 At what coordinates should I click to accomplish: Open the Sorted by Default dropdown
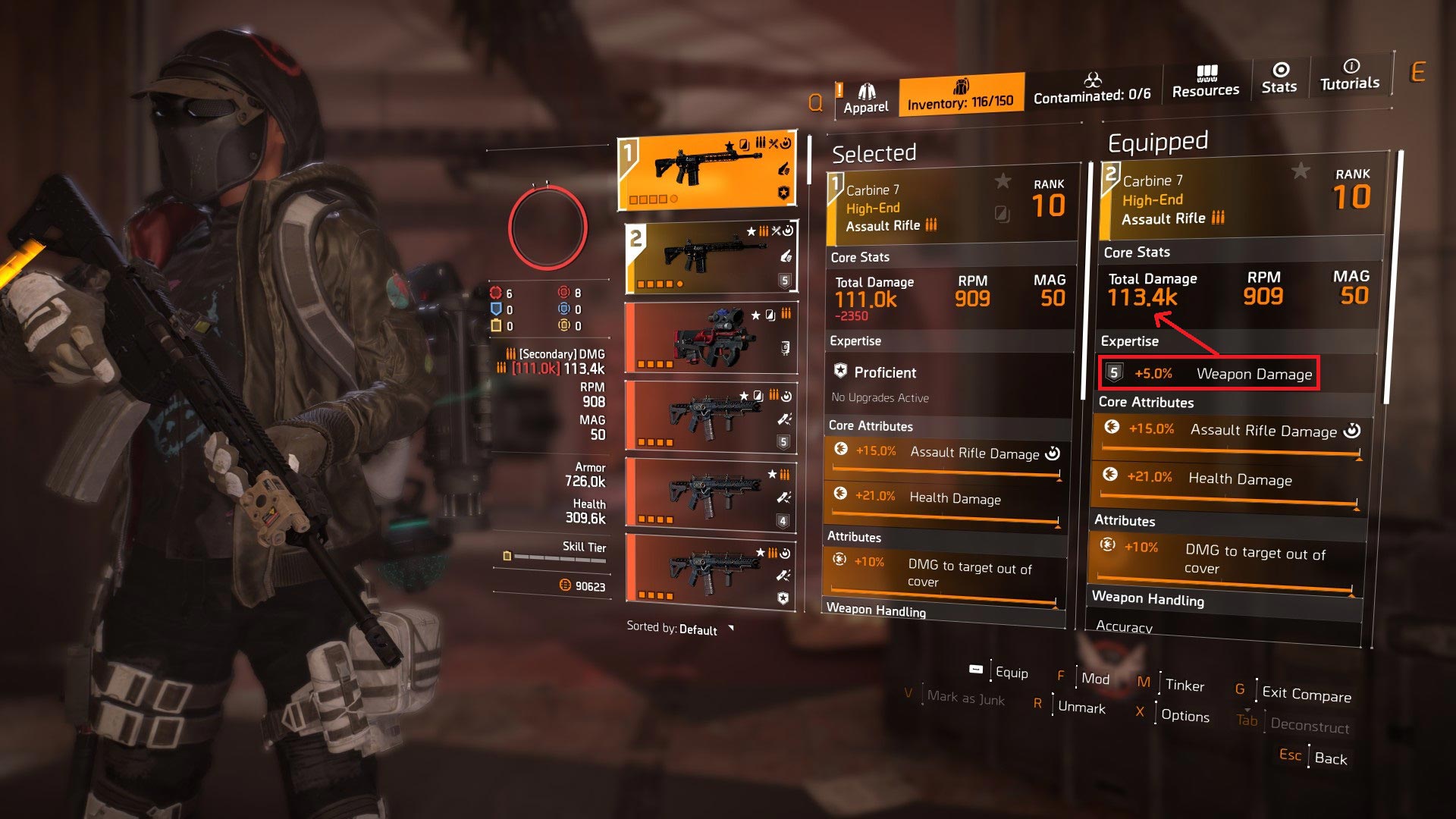(679, 629)
